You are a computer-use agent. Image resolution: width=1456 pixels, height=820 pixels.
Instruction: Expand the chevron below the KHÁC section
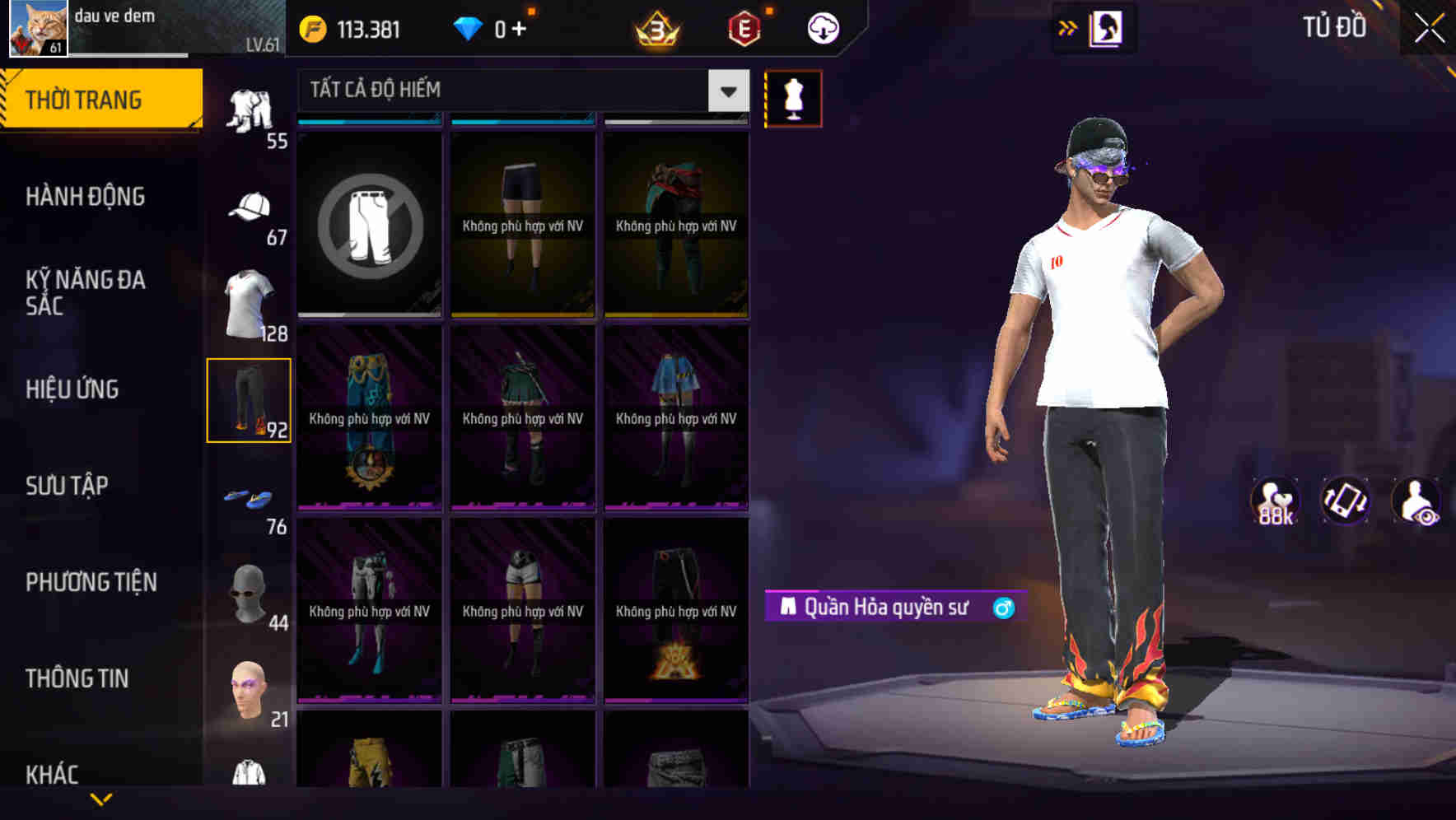coord(100,798)
